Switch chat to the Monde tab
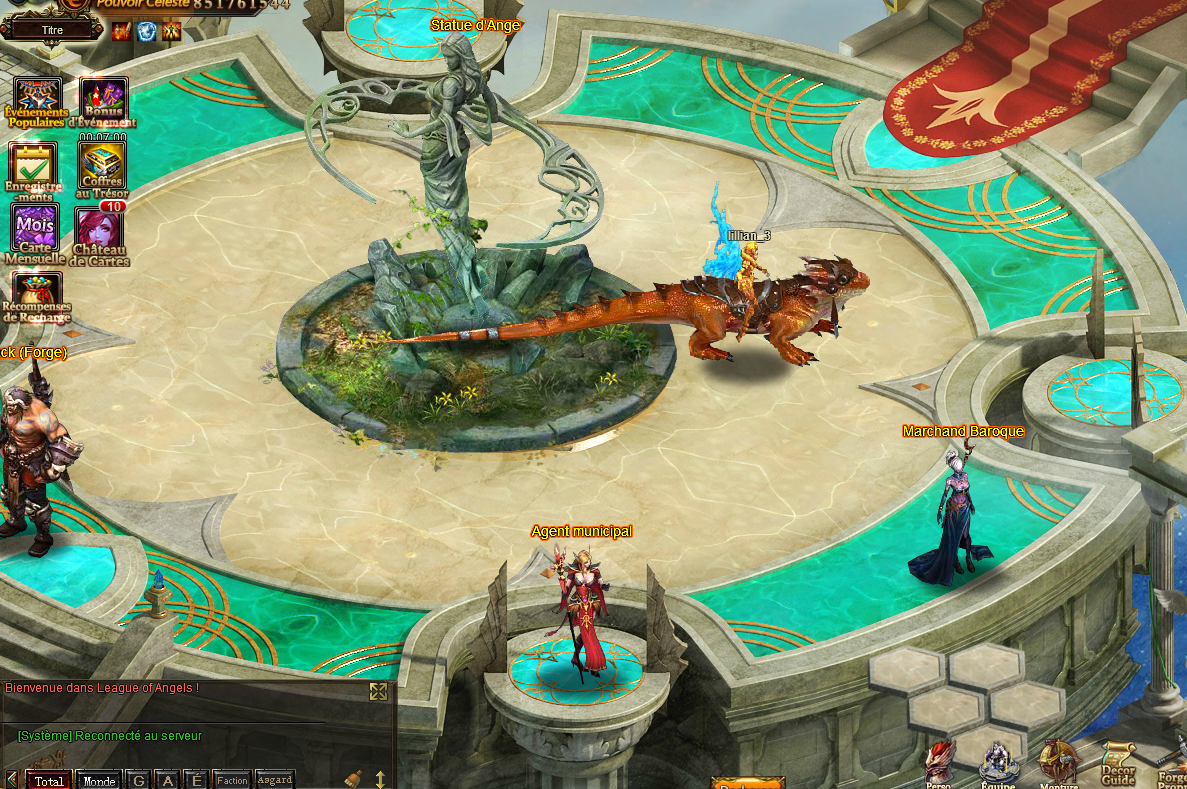Screen dimensions: 1187x789 coord(98,780)
